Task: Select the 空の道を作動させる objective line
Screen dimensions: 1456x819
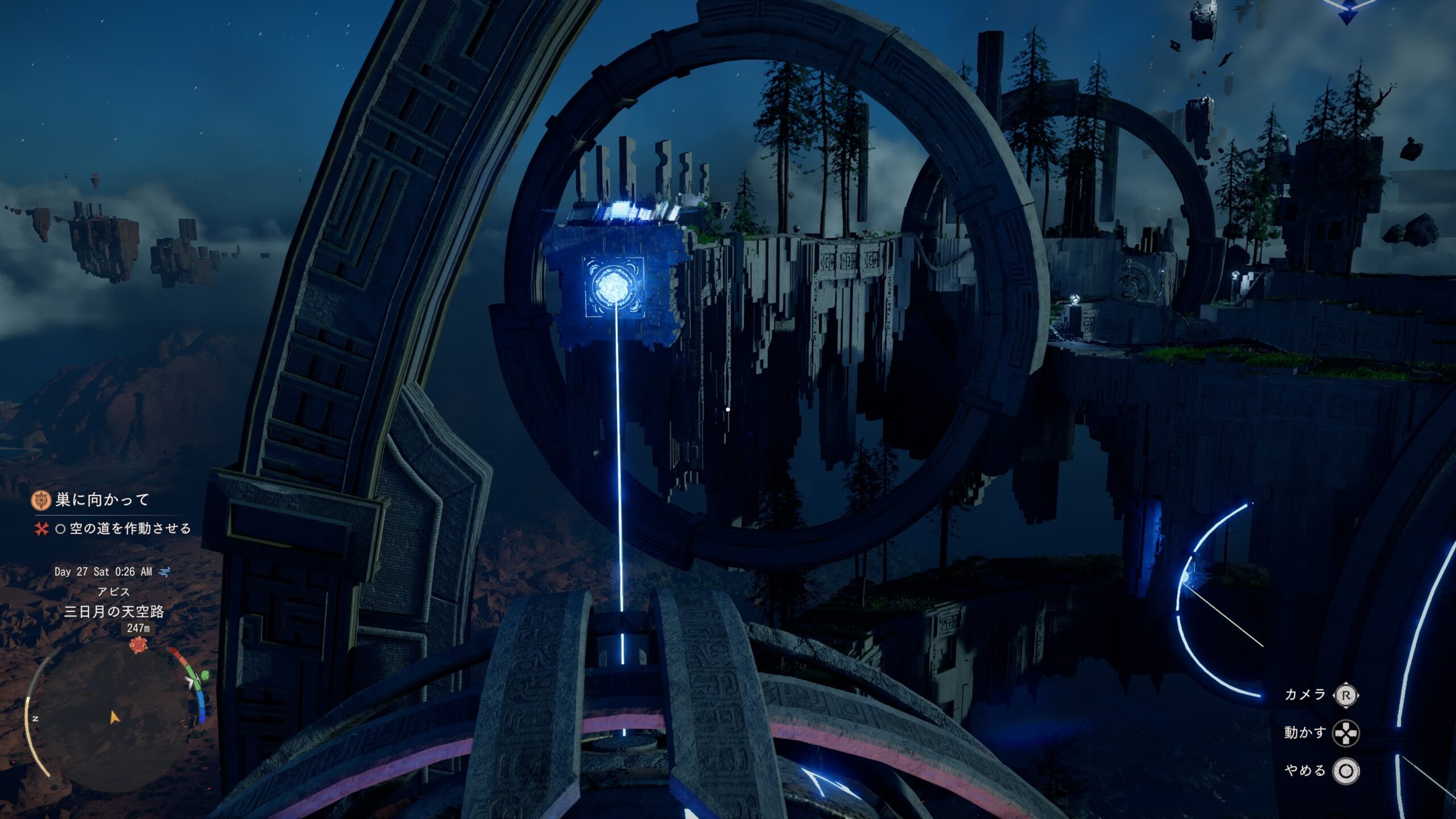Action: click(x=130, y=528)
